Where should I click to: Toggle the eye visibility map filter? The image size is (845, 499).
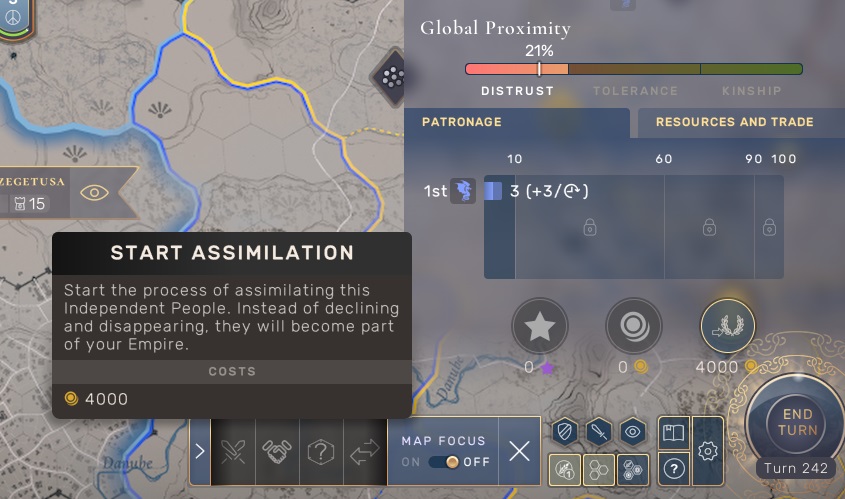(632, 432)
